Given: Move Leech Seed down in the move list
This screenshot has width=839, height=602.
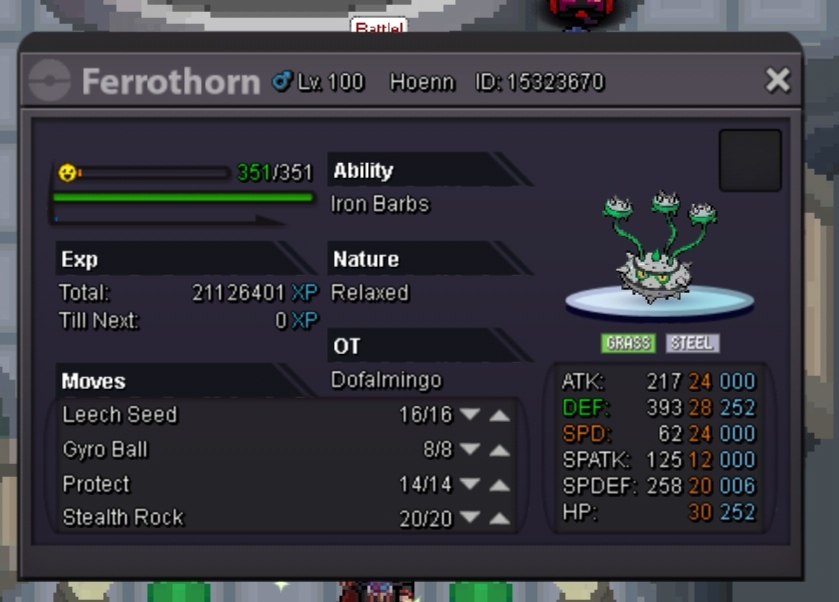Looking at the screenshot, I should coord(470,415).
